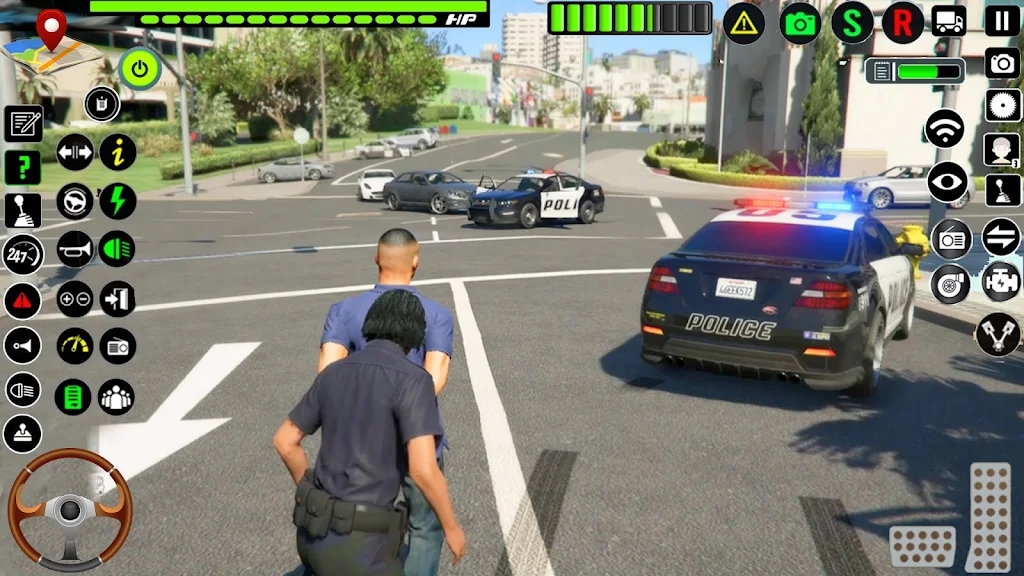The image size is (1024, 576).
Task: Select the red R button
Action: [x=903, y=23]
